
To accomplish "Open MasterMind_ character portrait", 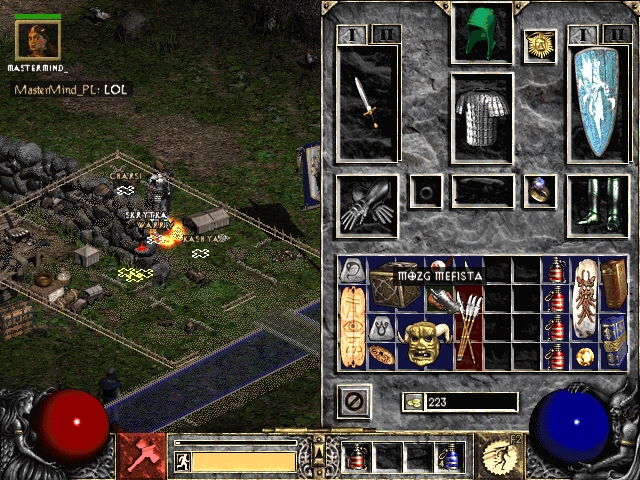I will [38, 40].
